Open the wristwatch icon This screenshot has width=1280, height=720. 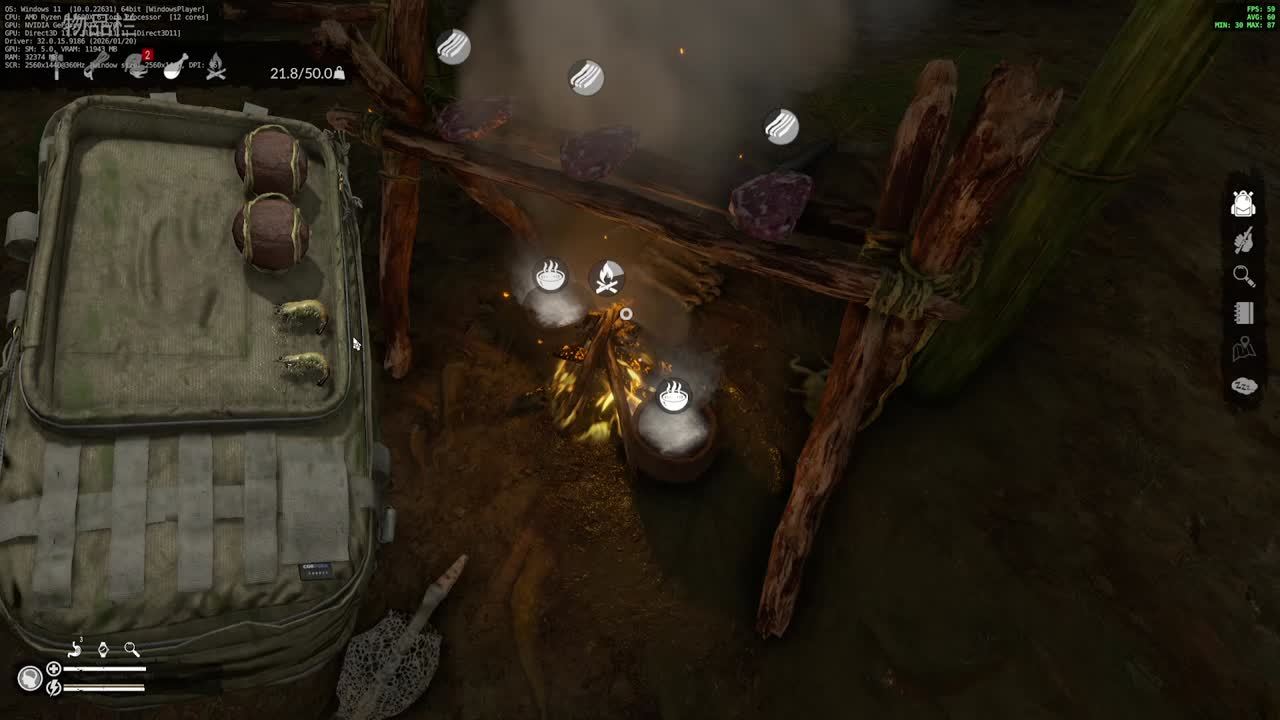[103, 649]
